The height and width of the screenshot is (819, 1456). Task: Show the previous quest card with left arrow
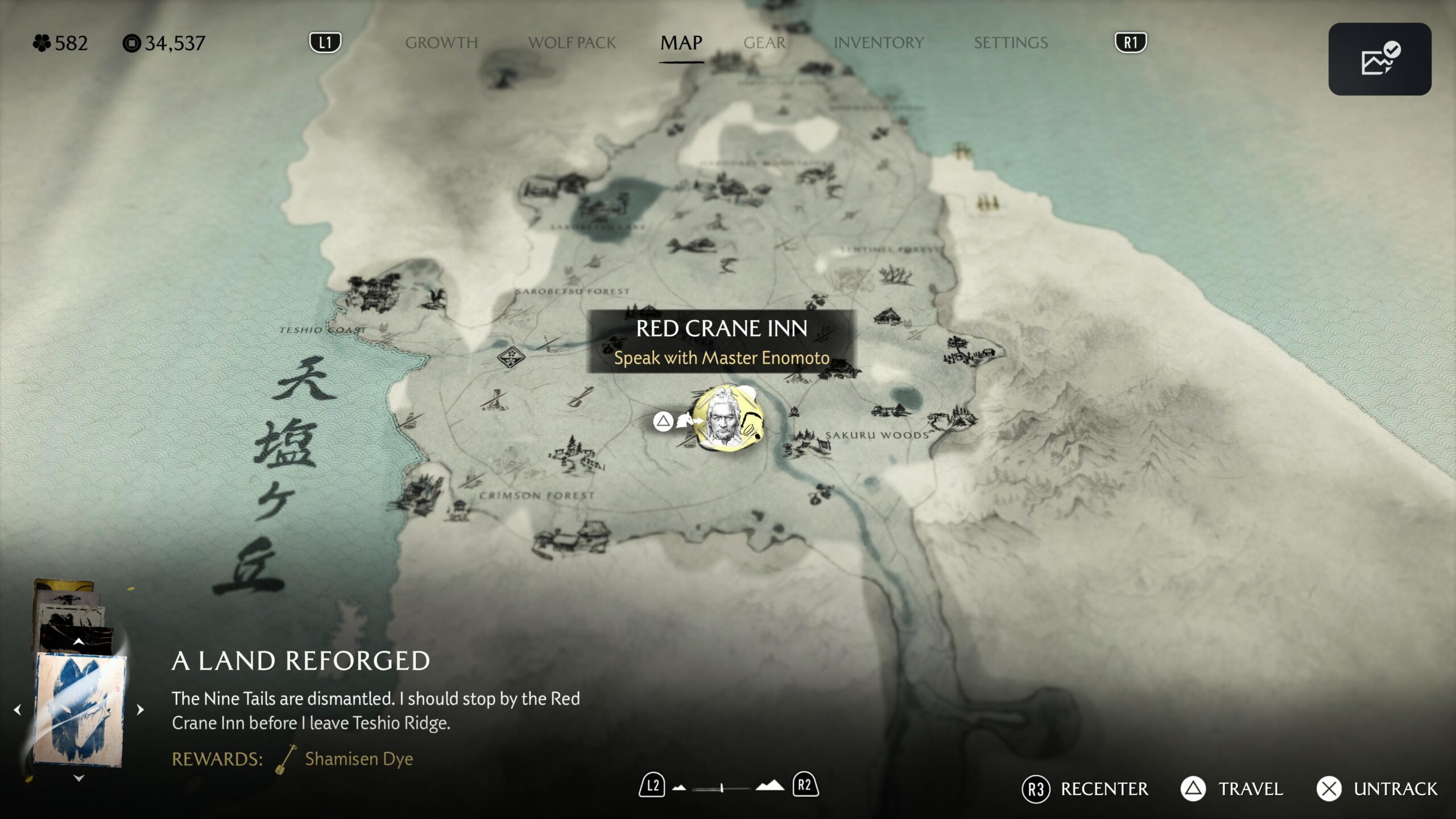click(x=18, y=710)
